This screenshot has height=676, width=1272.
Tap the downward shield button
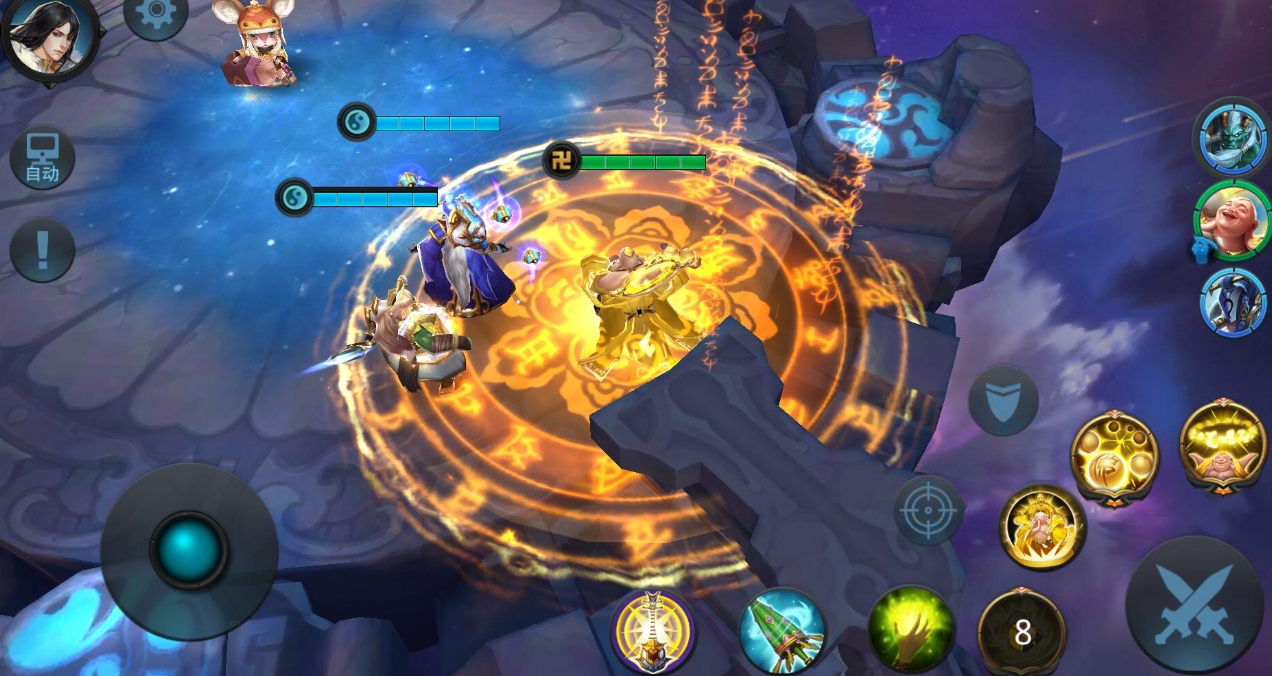(1003, 401)
